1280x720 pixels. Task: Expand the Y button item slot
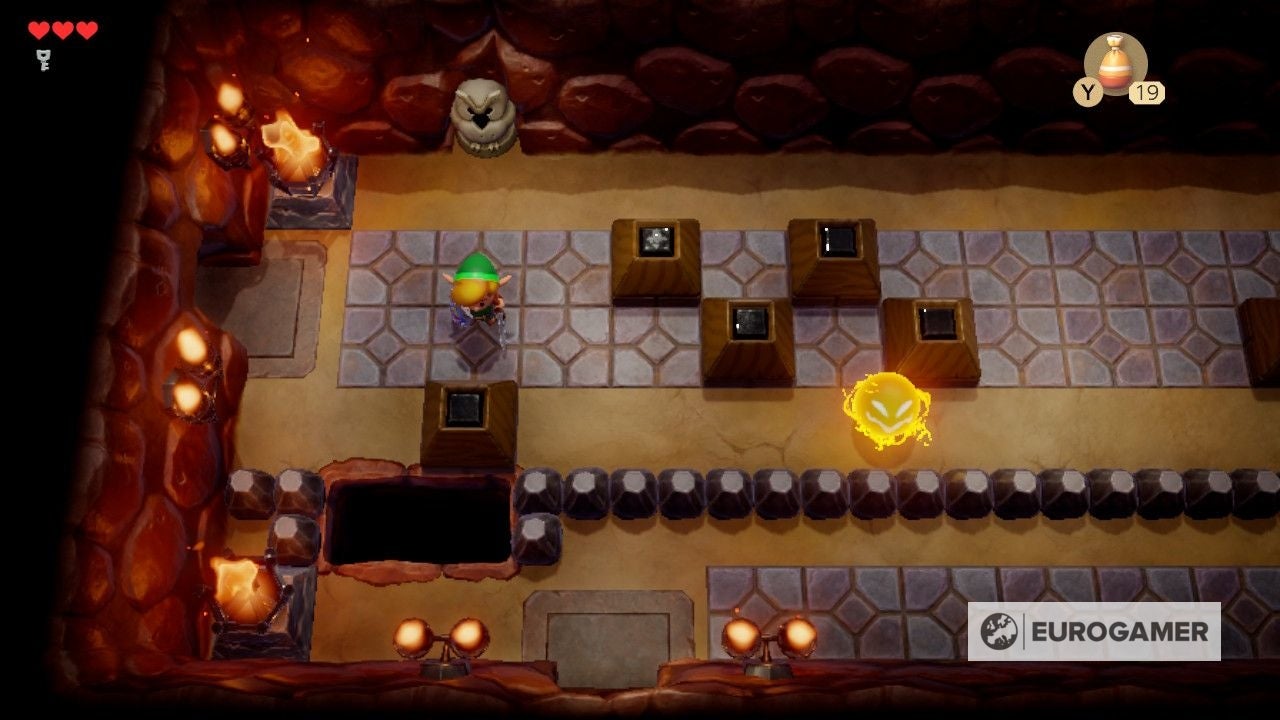click(x=1086, y=91)
